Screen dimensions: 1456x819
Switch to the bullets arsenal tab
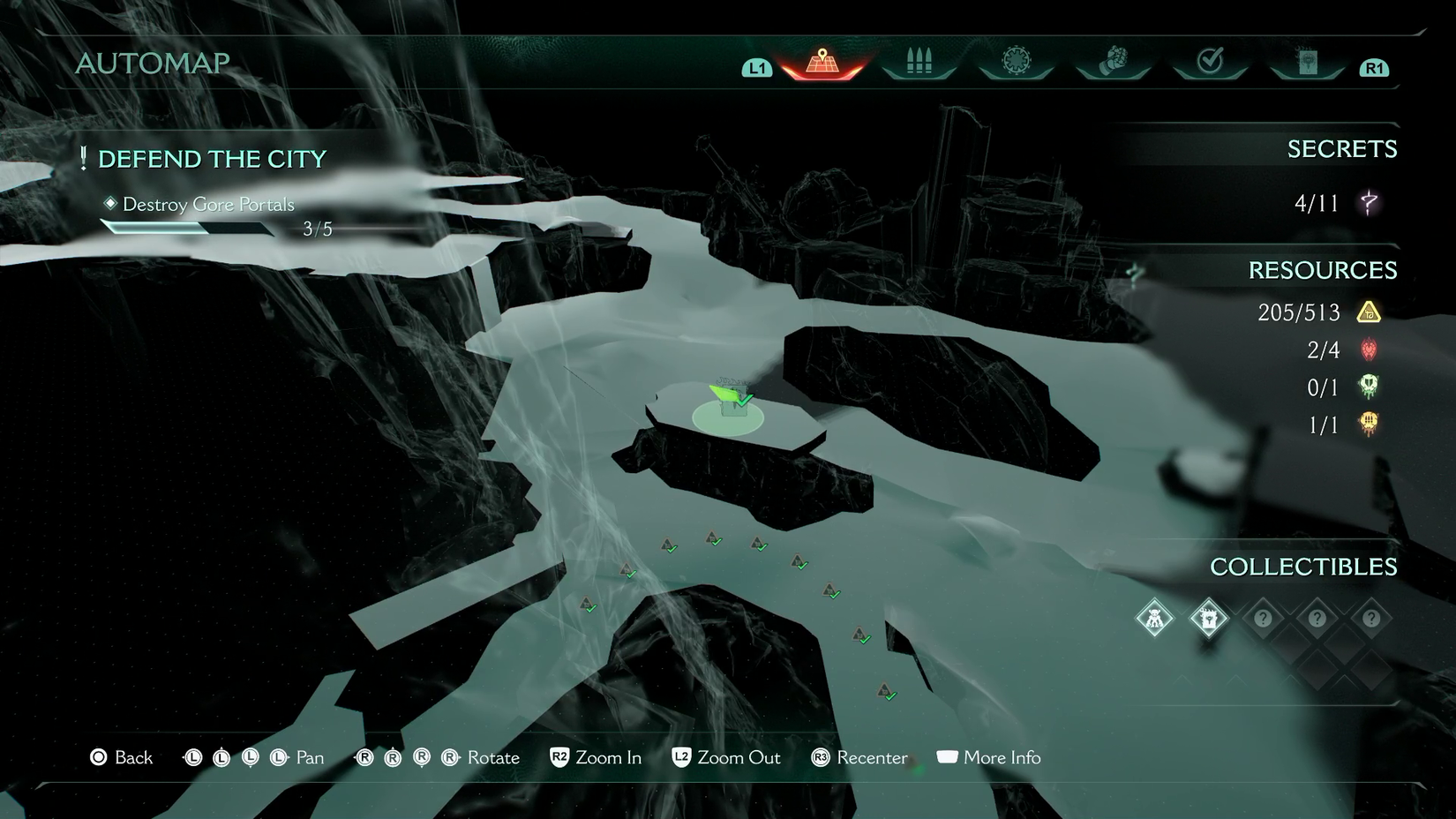[x=919, y=62]
